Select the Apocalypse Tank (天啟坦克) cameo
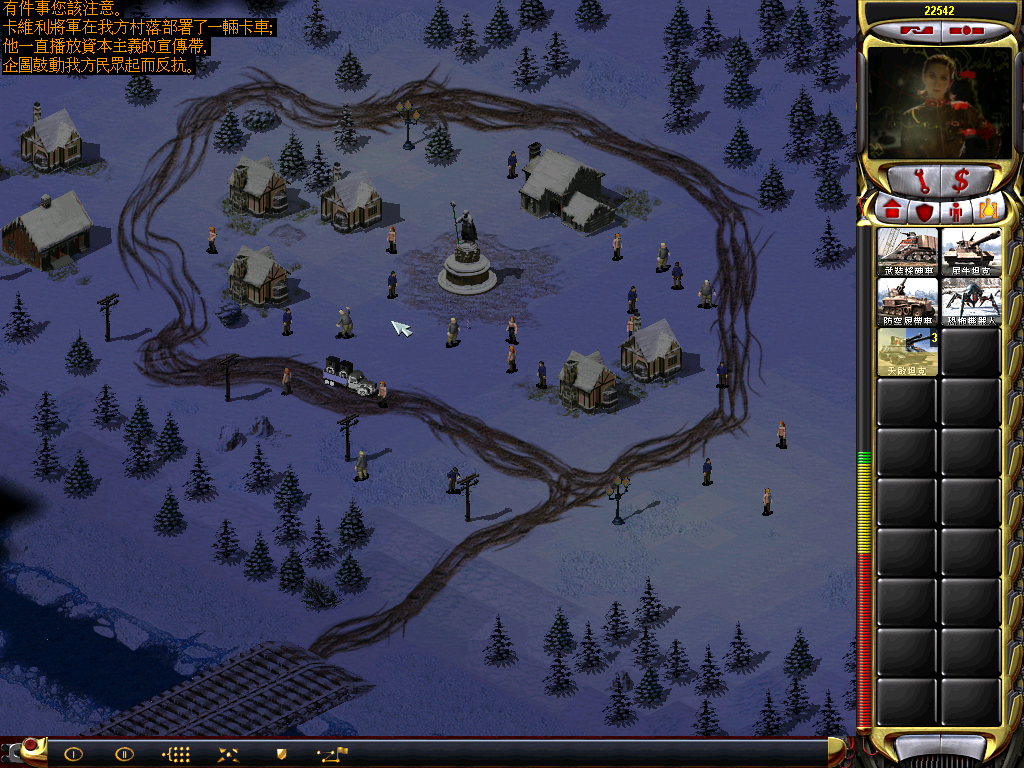Viewport: 1024px width, 768px height. [x=907, y=352]
